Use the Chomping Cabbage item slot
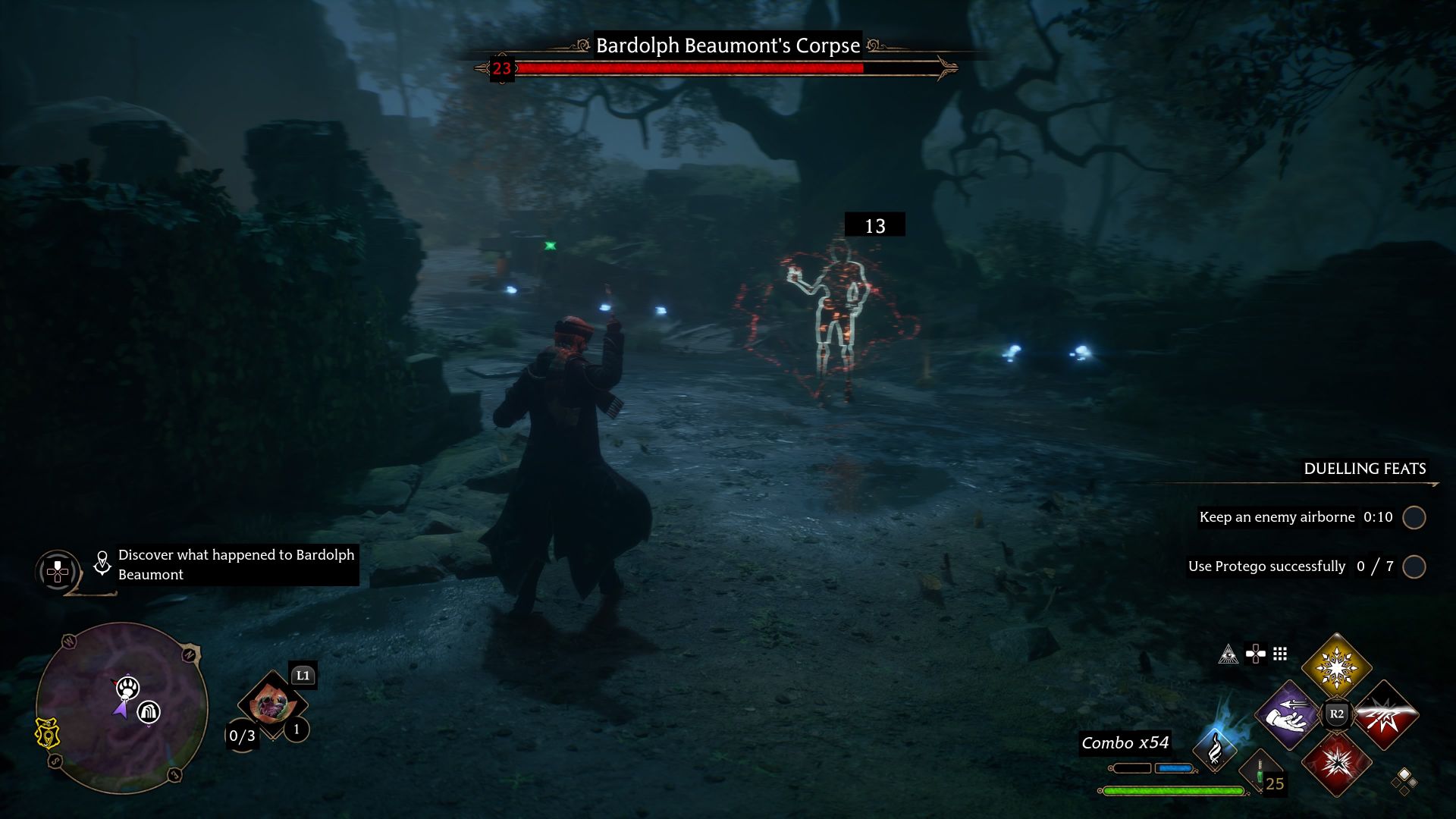The image size is (1456, 819). tap(271, 704)
